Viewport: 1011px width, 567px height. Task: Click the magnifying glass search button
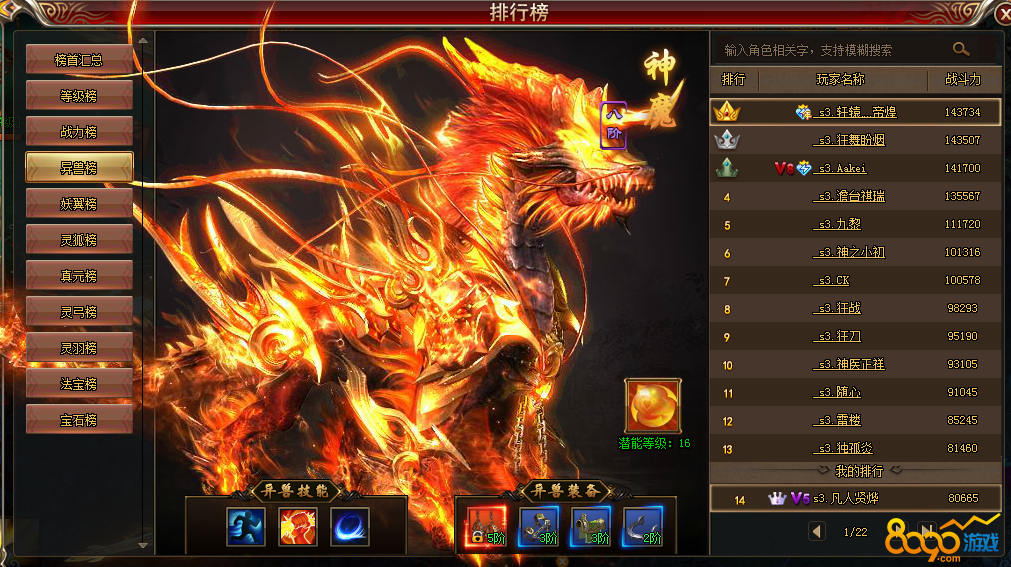[x=961, y=49]
